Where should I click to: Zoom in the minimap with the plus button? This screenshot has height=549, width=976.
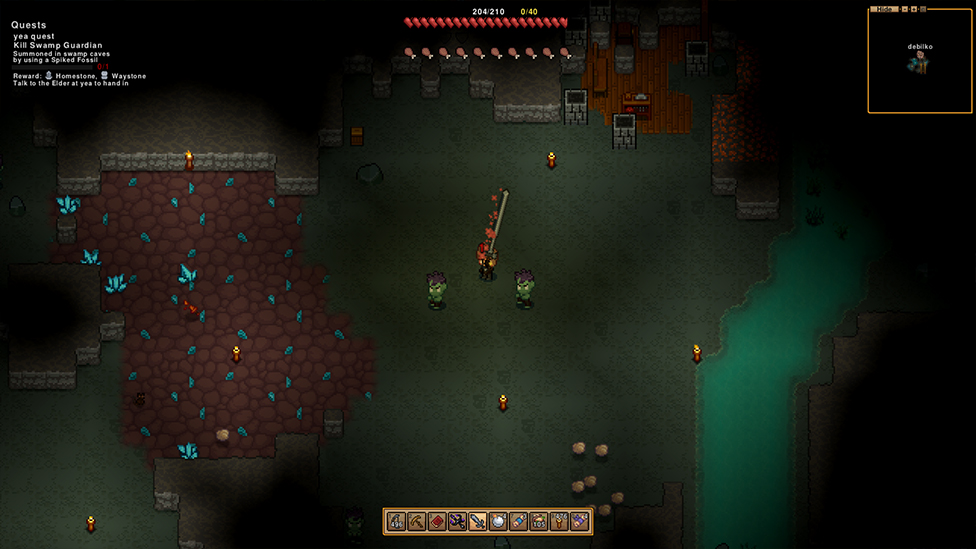(x=913, y=9)
